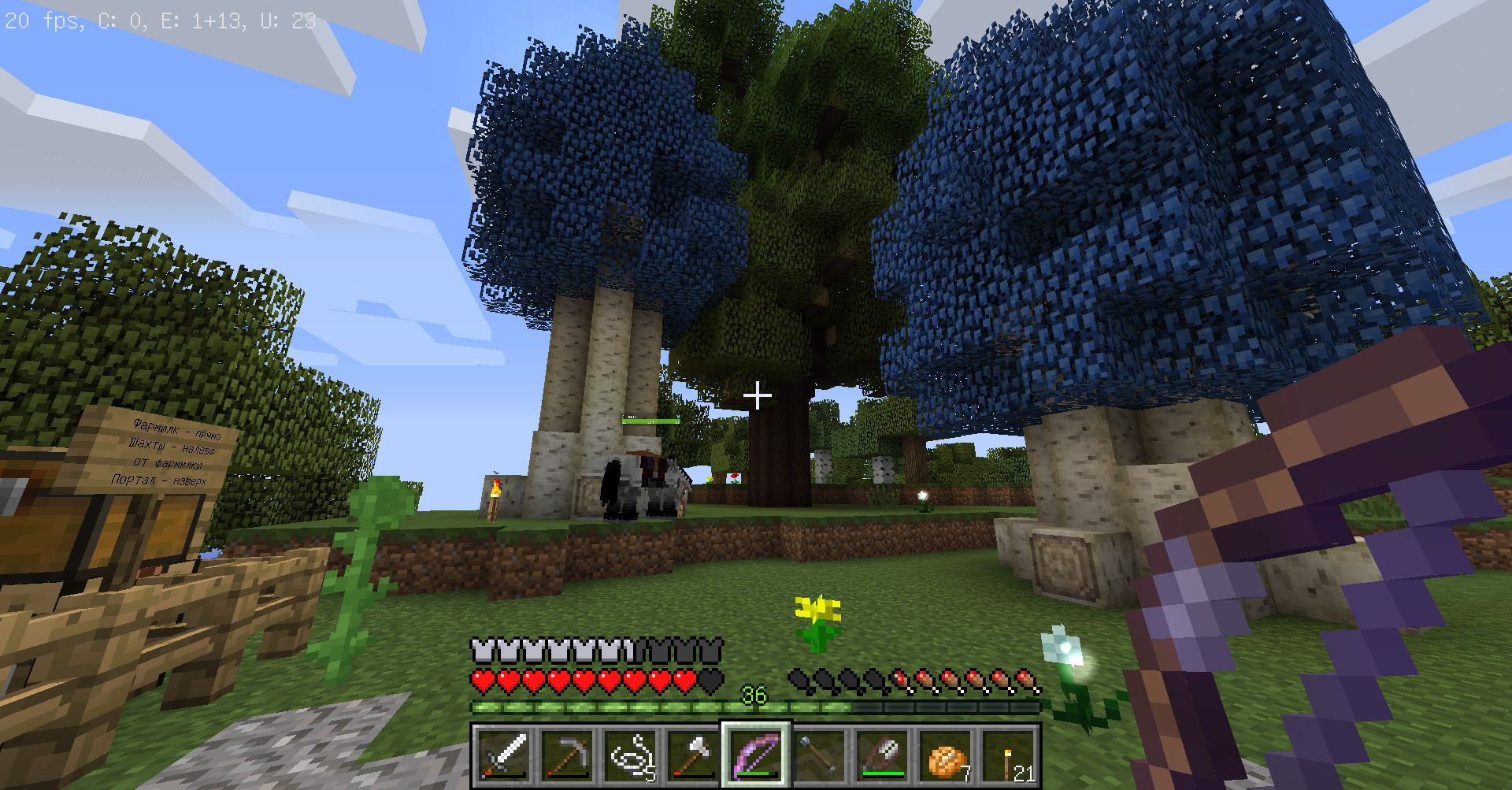Select the iron pickaxe hotbar slot
Viewport: 1512px width, 790px height.
point(567,756)
